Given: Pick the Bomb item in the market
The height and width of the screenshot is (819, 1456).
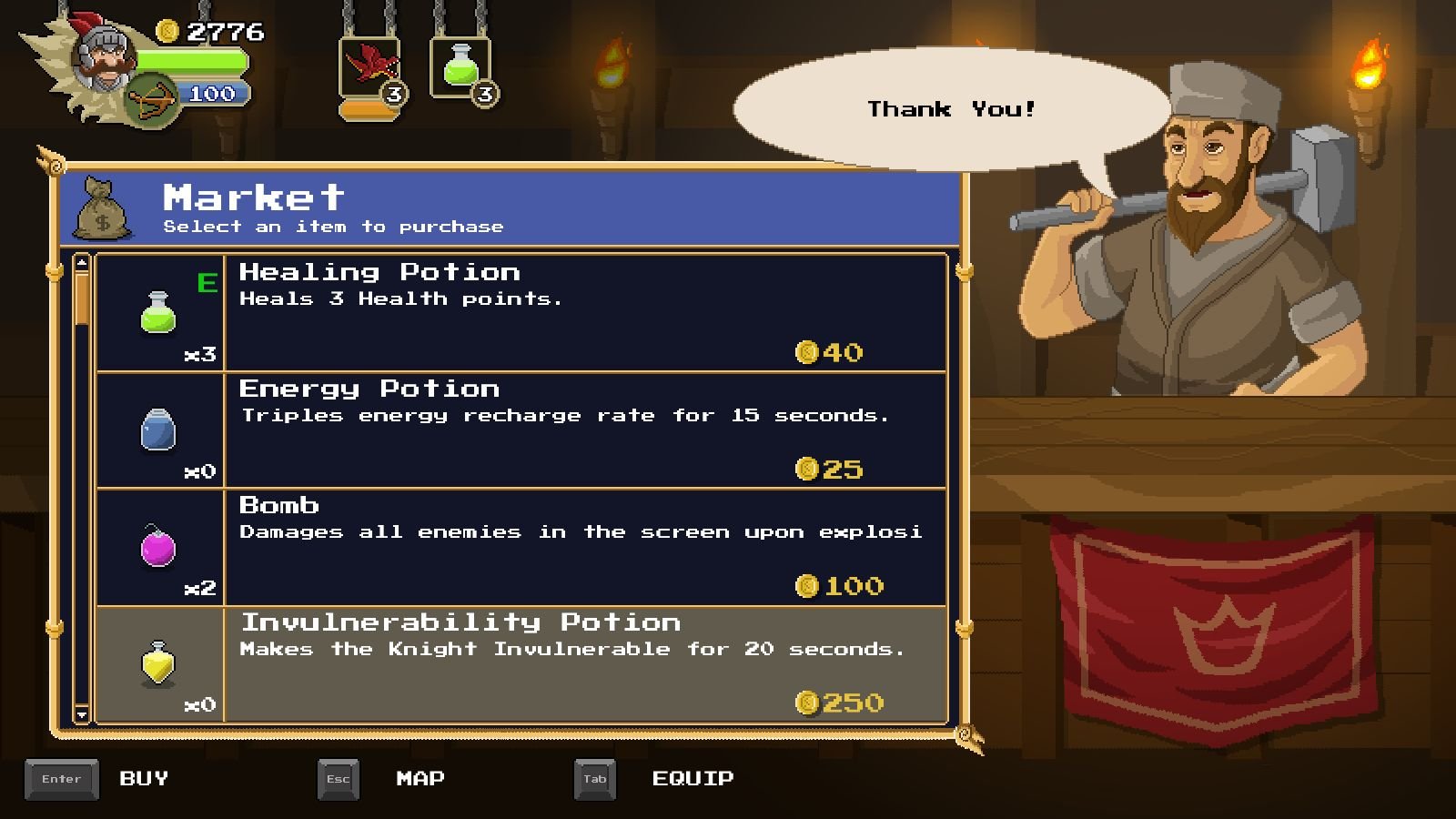Looking at the screenshot, I should pyautogui.click(x=521, y=546).
